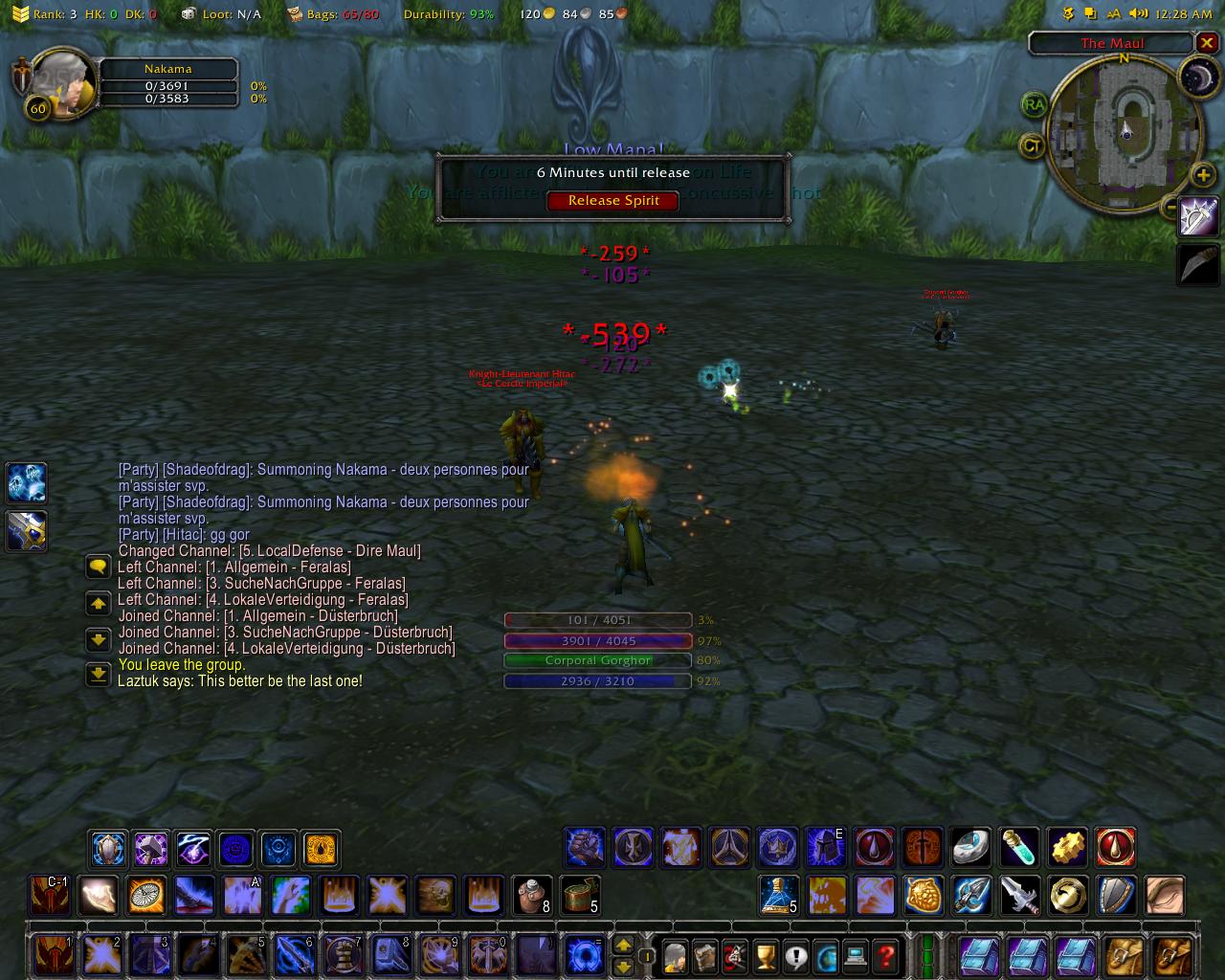Open the red question mark help button
This screenshot has width=1225, height=980.
tap(887, 955)
